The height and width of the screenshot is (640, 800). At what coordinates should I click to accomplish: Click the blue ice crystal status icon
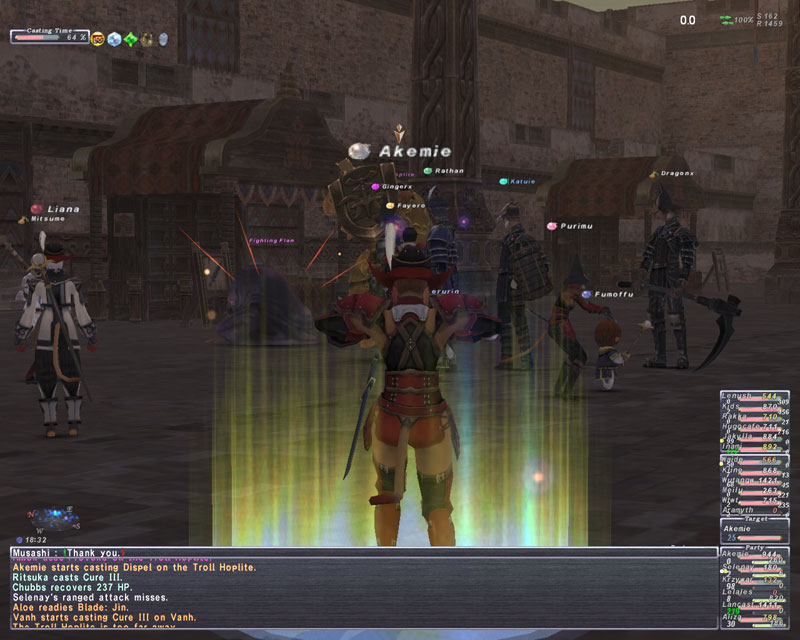113,39
